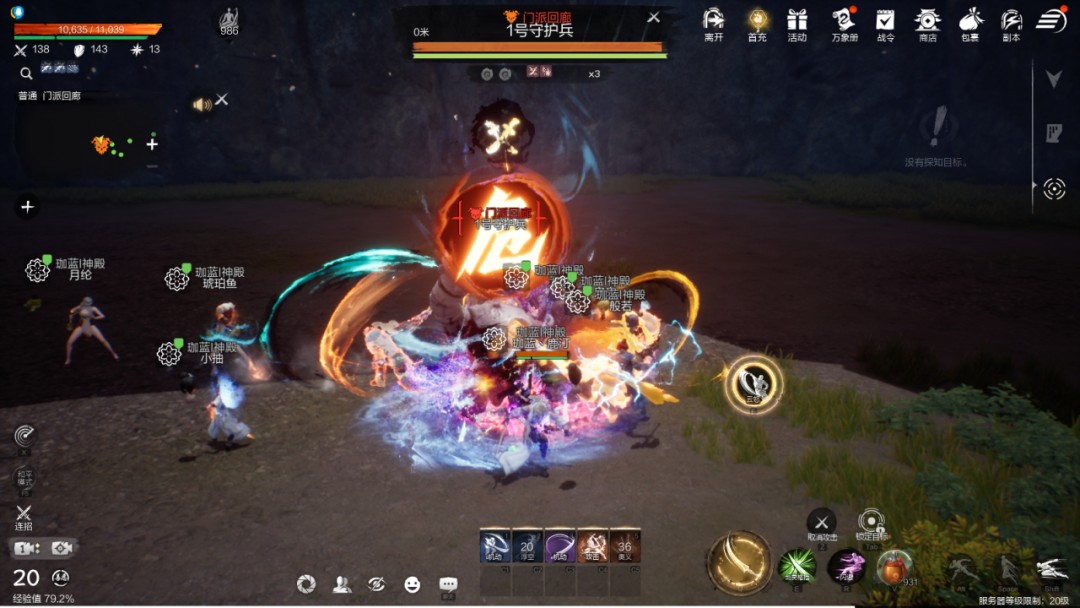This screenshot has width=1080, height=608.
Task: Open the 副本 dungeon menu
Action: pos(1011,21)
